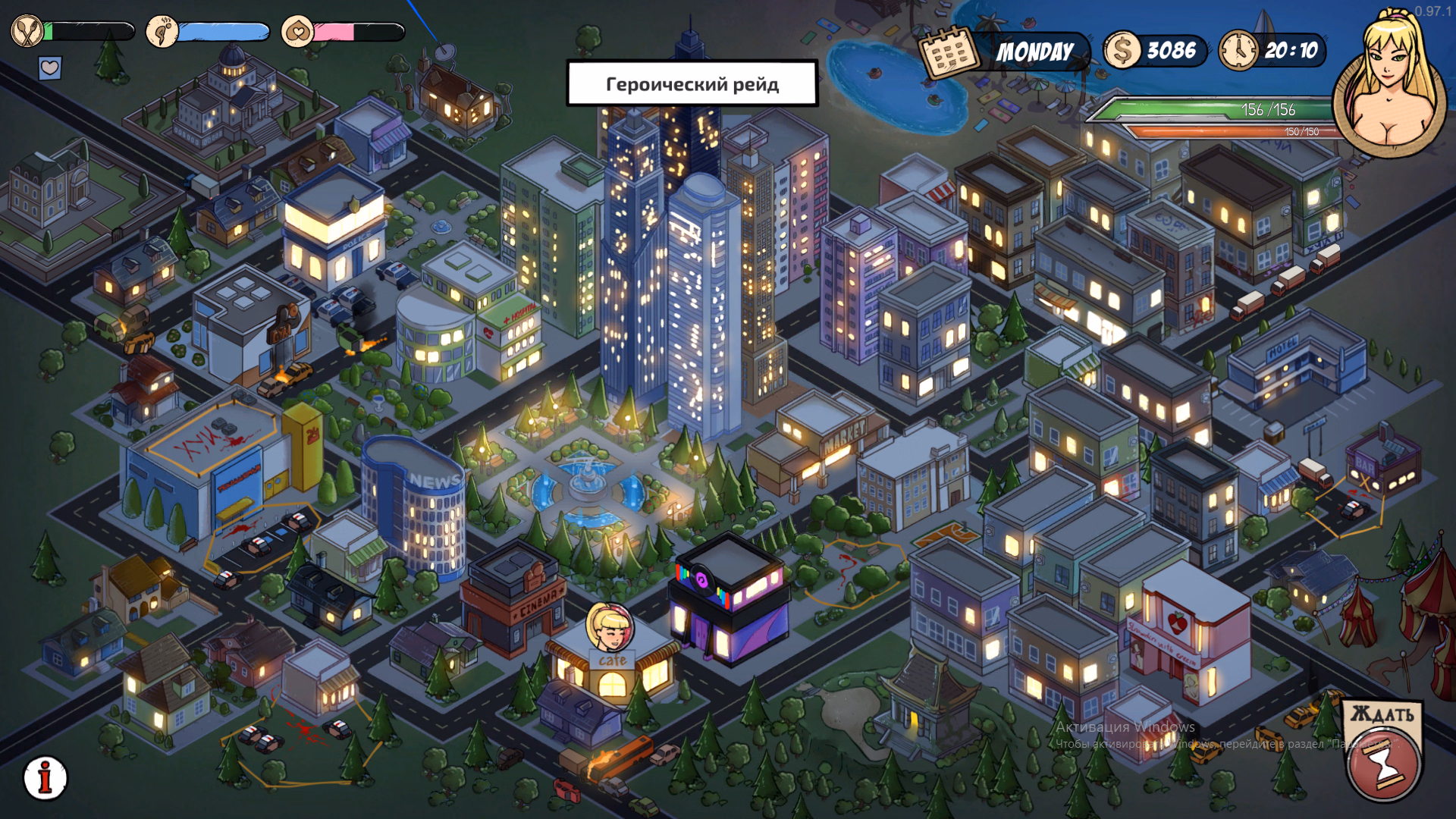Select the girl marker above the cafe
Viewport: 1456px width, 819px height.
610,627
